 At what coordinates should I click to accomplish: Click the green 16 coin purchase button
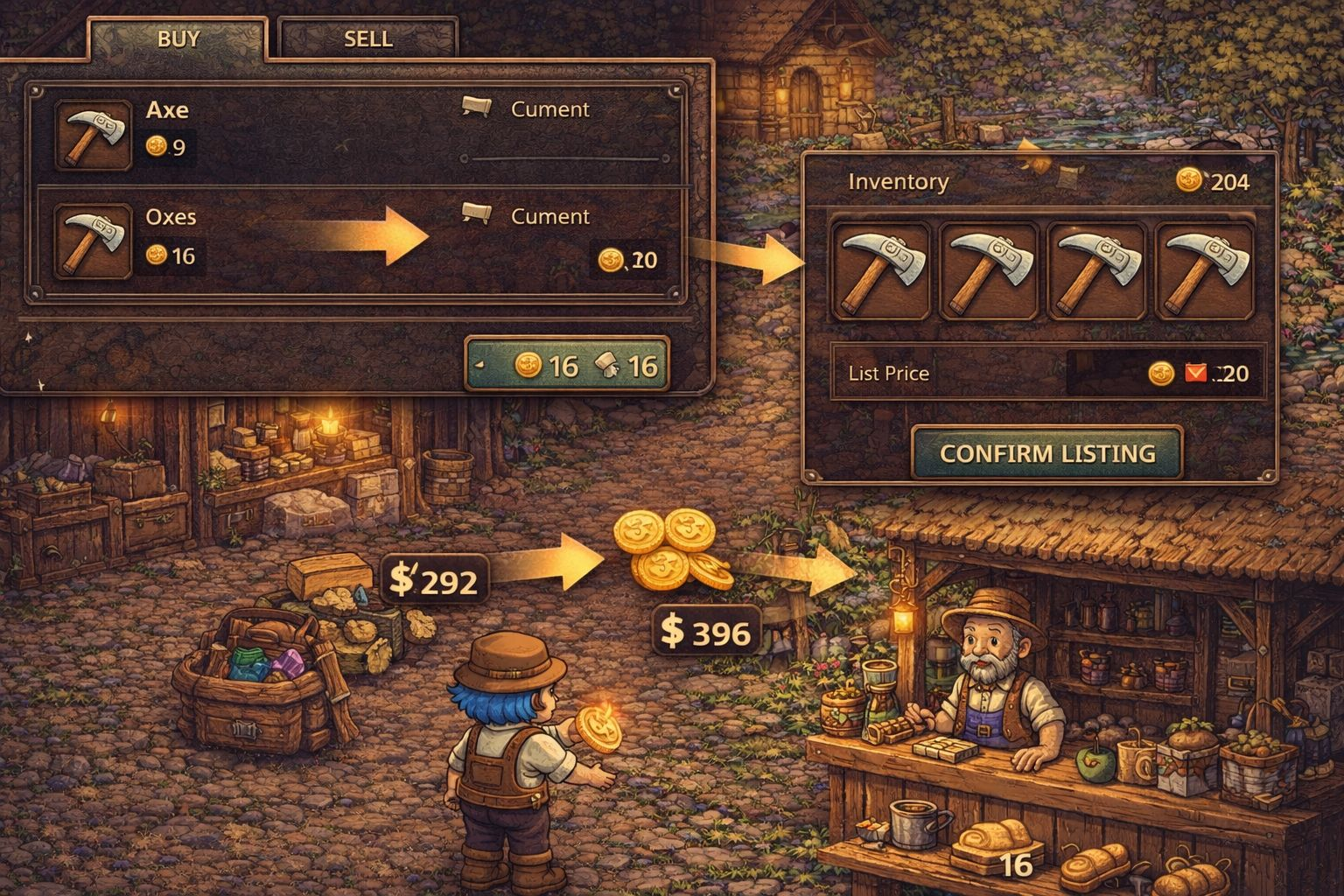coord(567,364)
